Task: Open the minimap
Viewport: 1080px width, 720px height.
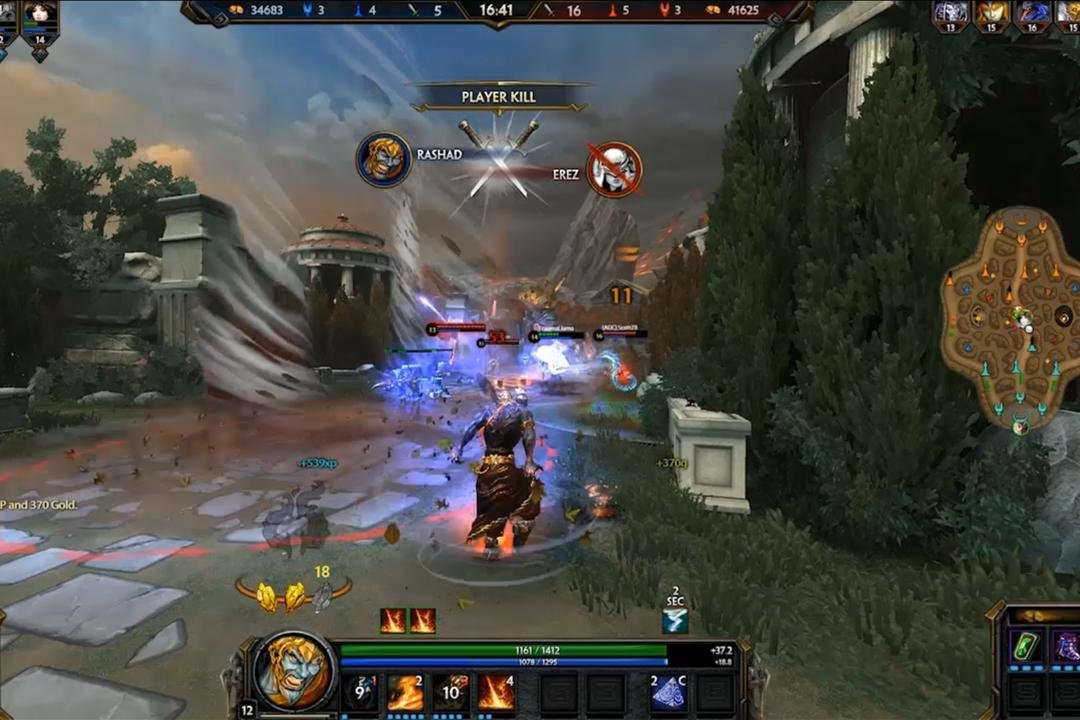Action: pos(1012,318)
